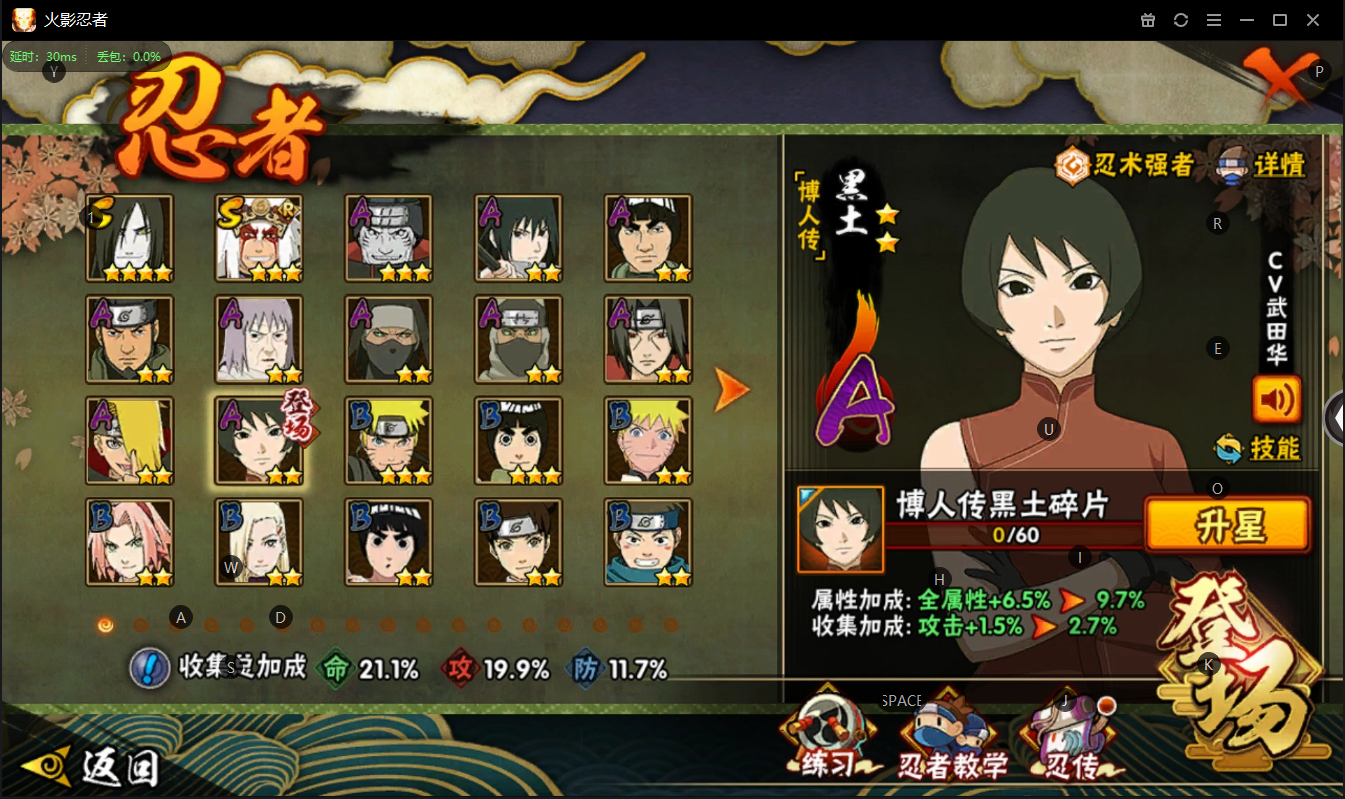The image size is (1345, 799).
Task: Open the 详情 details panel
Action: tap(1262, 165)
